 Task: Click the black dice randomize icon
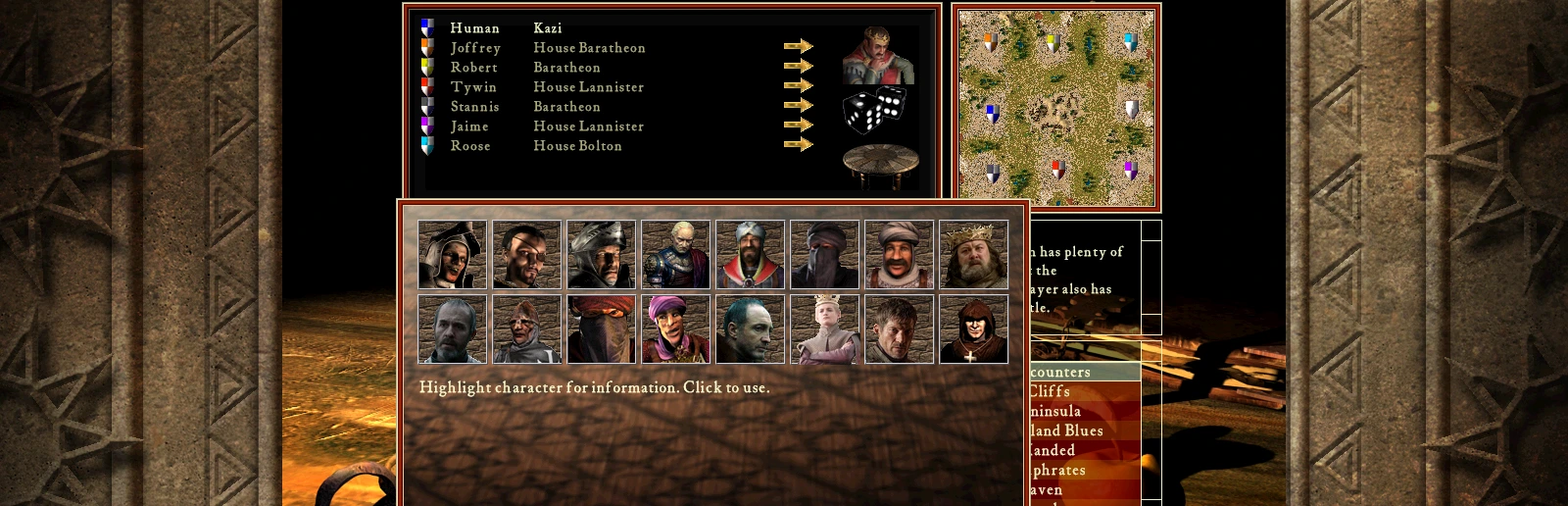874,110
